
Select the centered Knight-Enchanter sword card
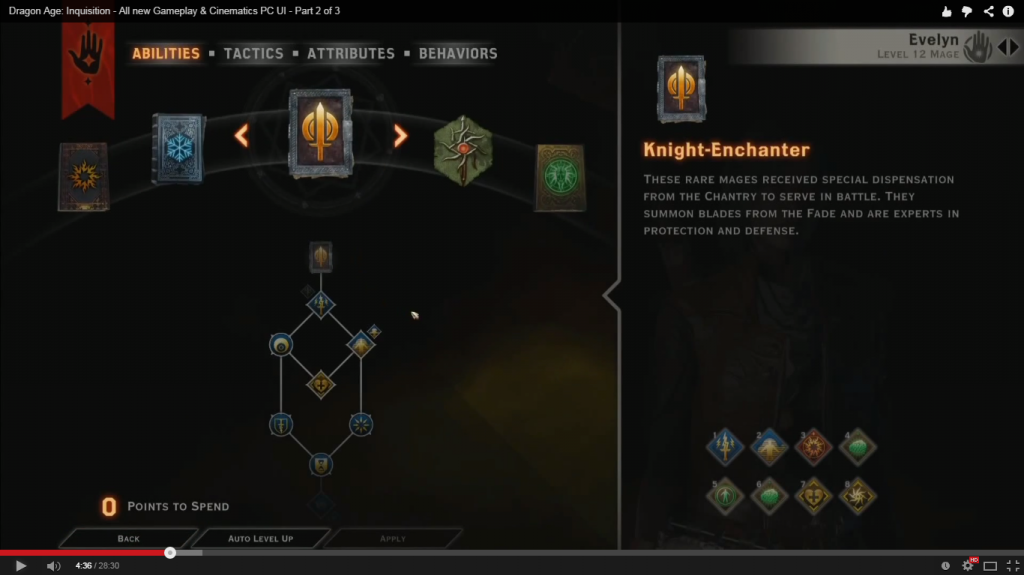pos(320,133)
